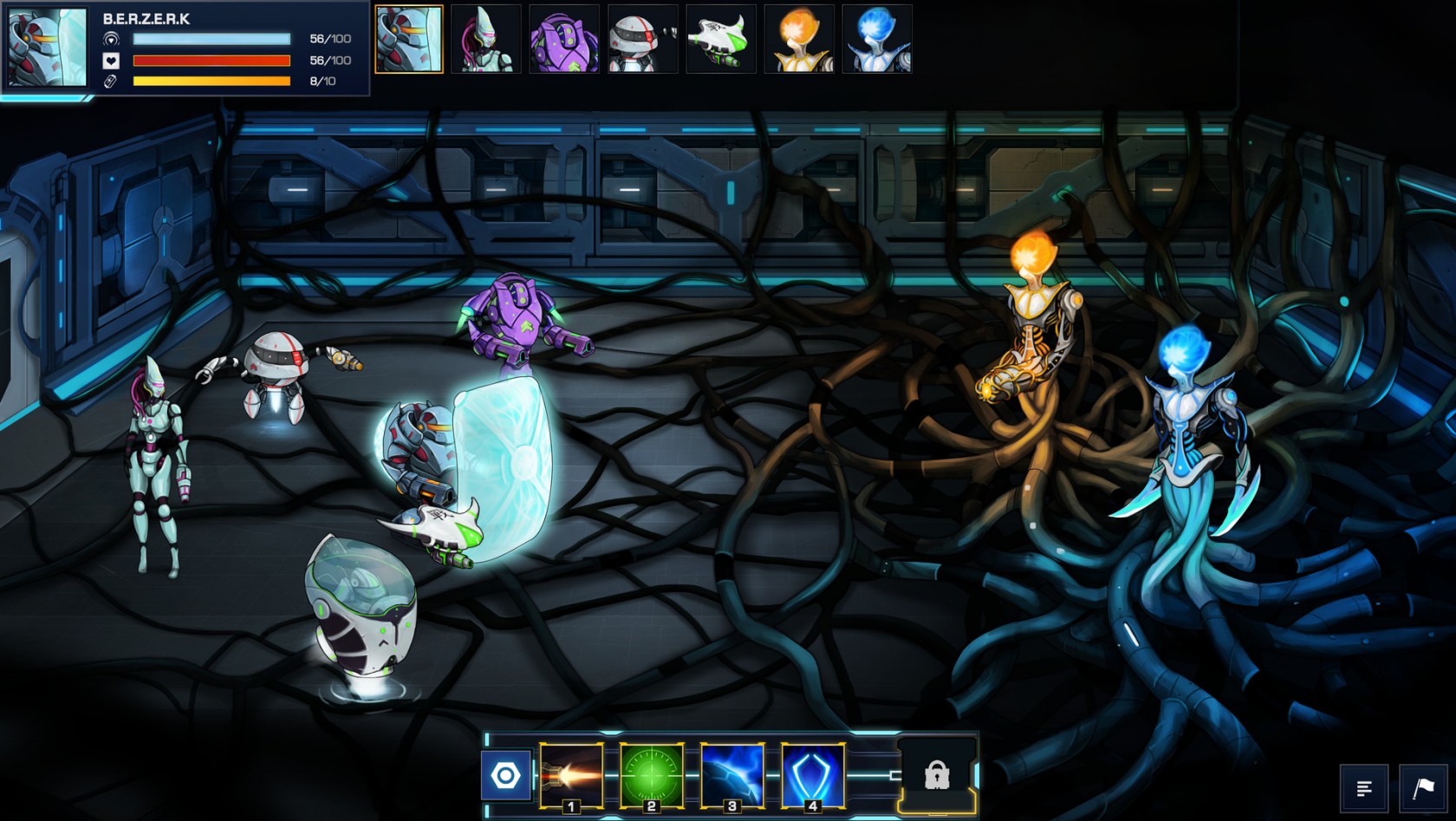Use the green targeting reticle ability
This screenshot has height=821, width=1456.
pyautogui.click(x=652, y=775)
